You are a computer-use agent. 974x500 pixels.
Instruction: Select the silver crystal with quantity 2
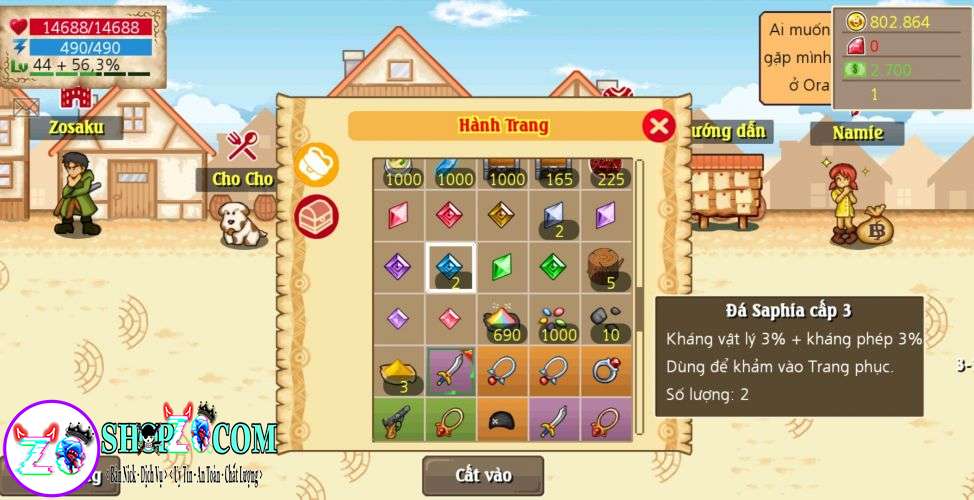tap(555, 215)
